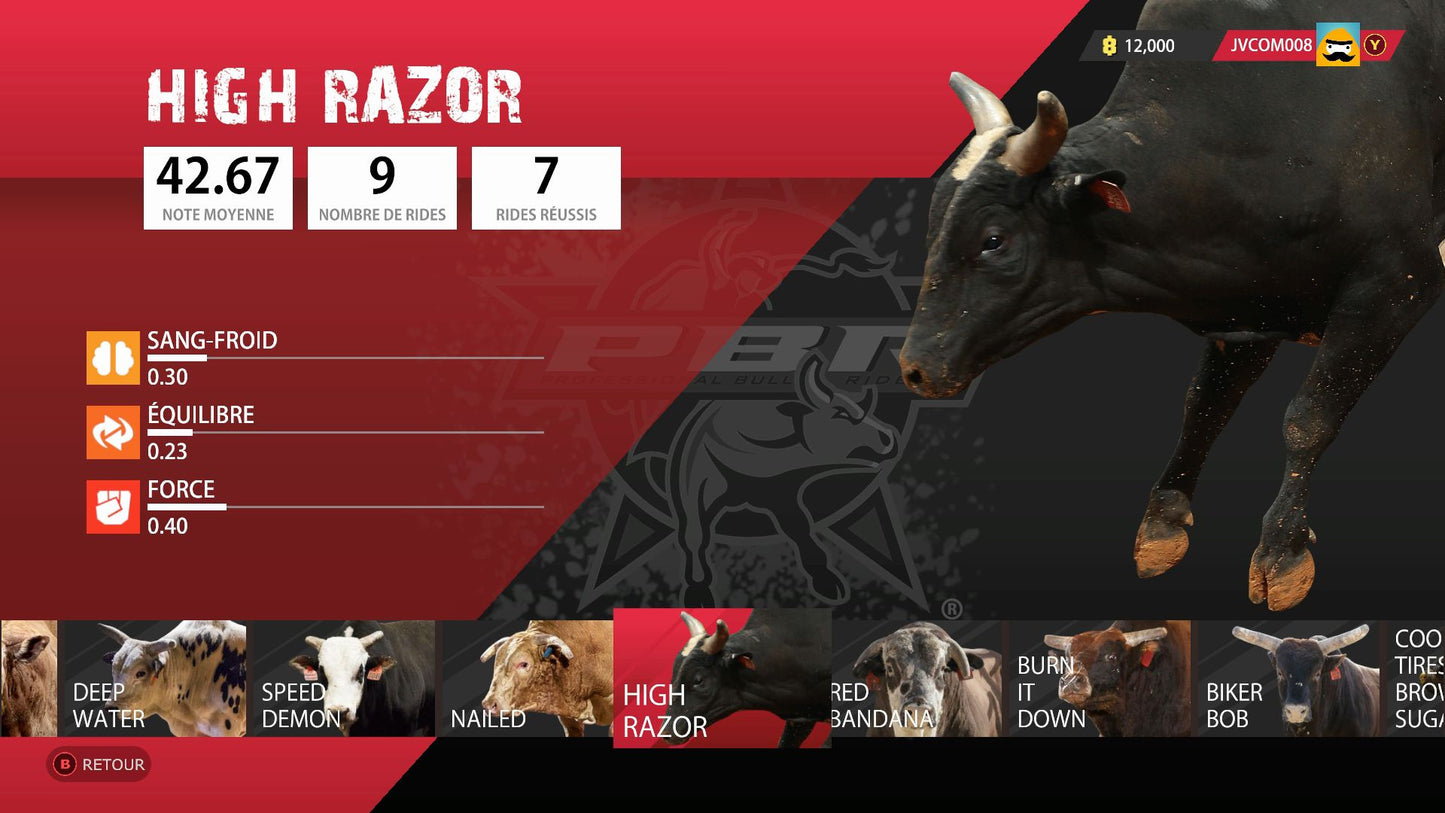Select the Burn It Down bull
Image resolution: width=1445 pixels, height=813 pixels.
click(x=1100, y=679)
